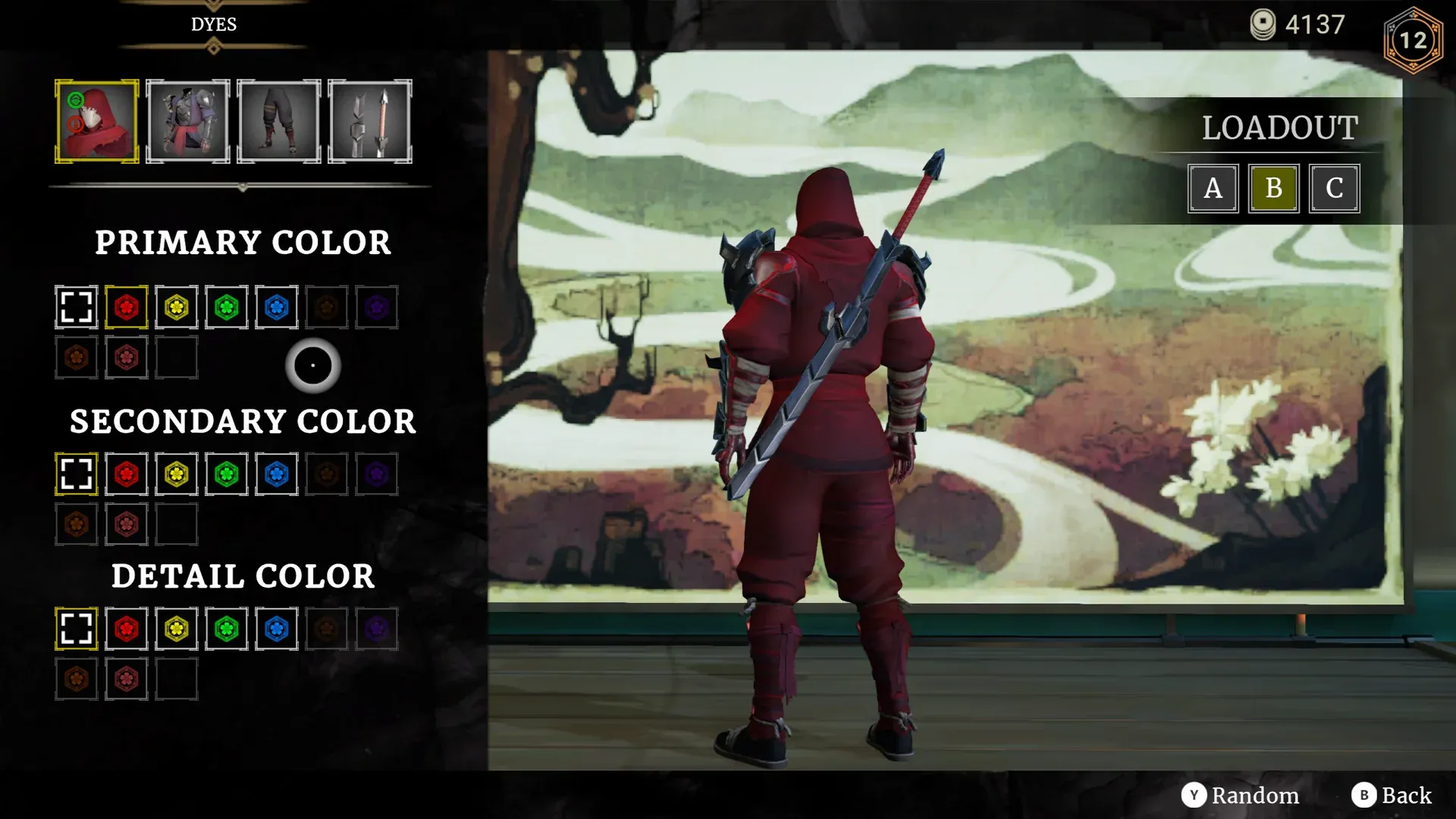Select the blue dye under Detail Color

pos(276,629)
